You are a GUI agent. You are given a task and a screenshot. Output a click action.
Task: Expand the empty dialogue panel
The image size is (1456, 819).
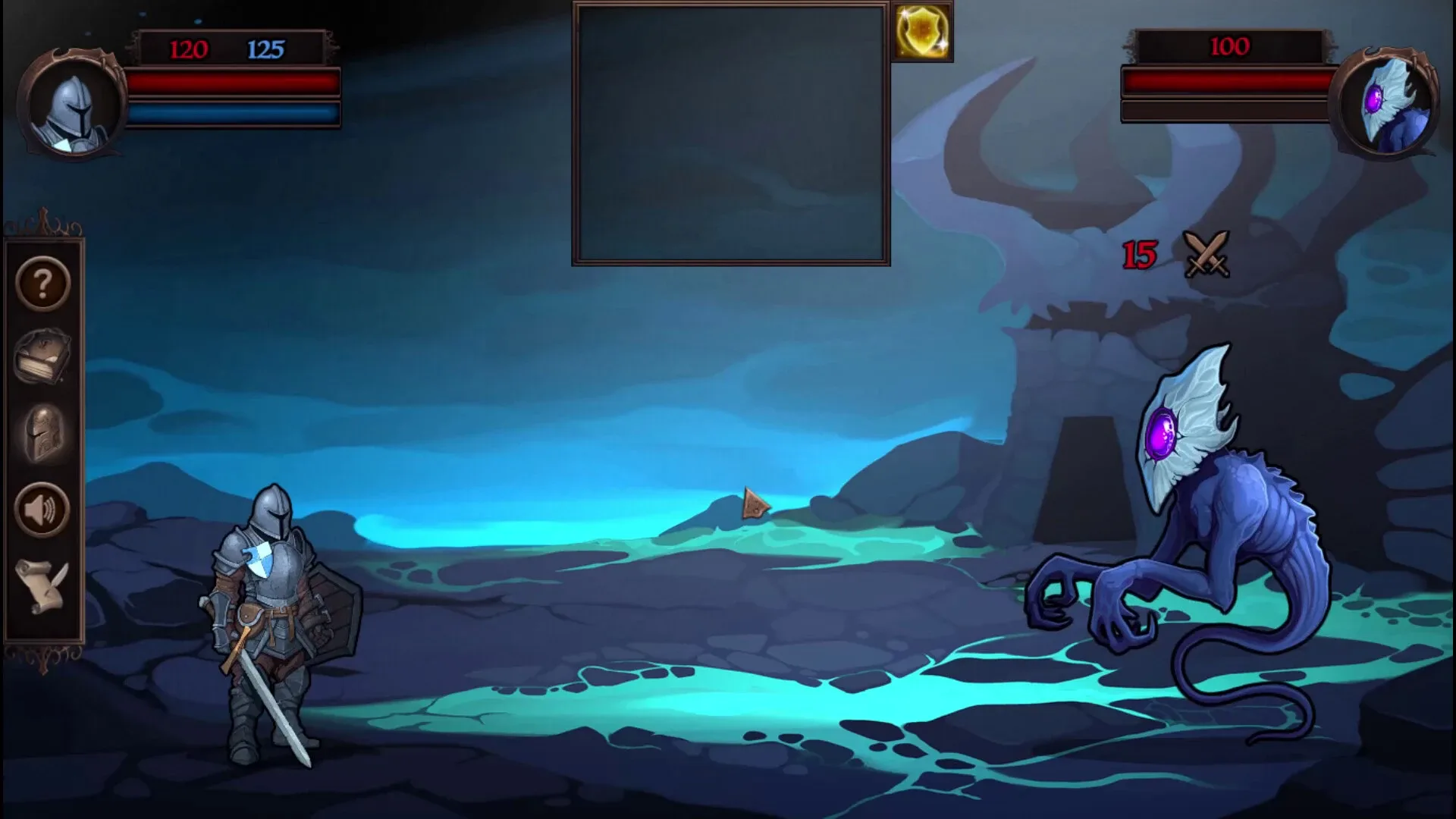(730, 133)
